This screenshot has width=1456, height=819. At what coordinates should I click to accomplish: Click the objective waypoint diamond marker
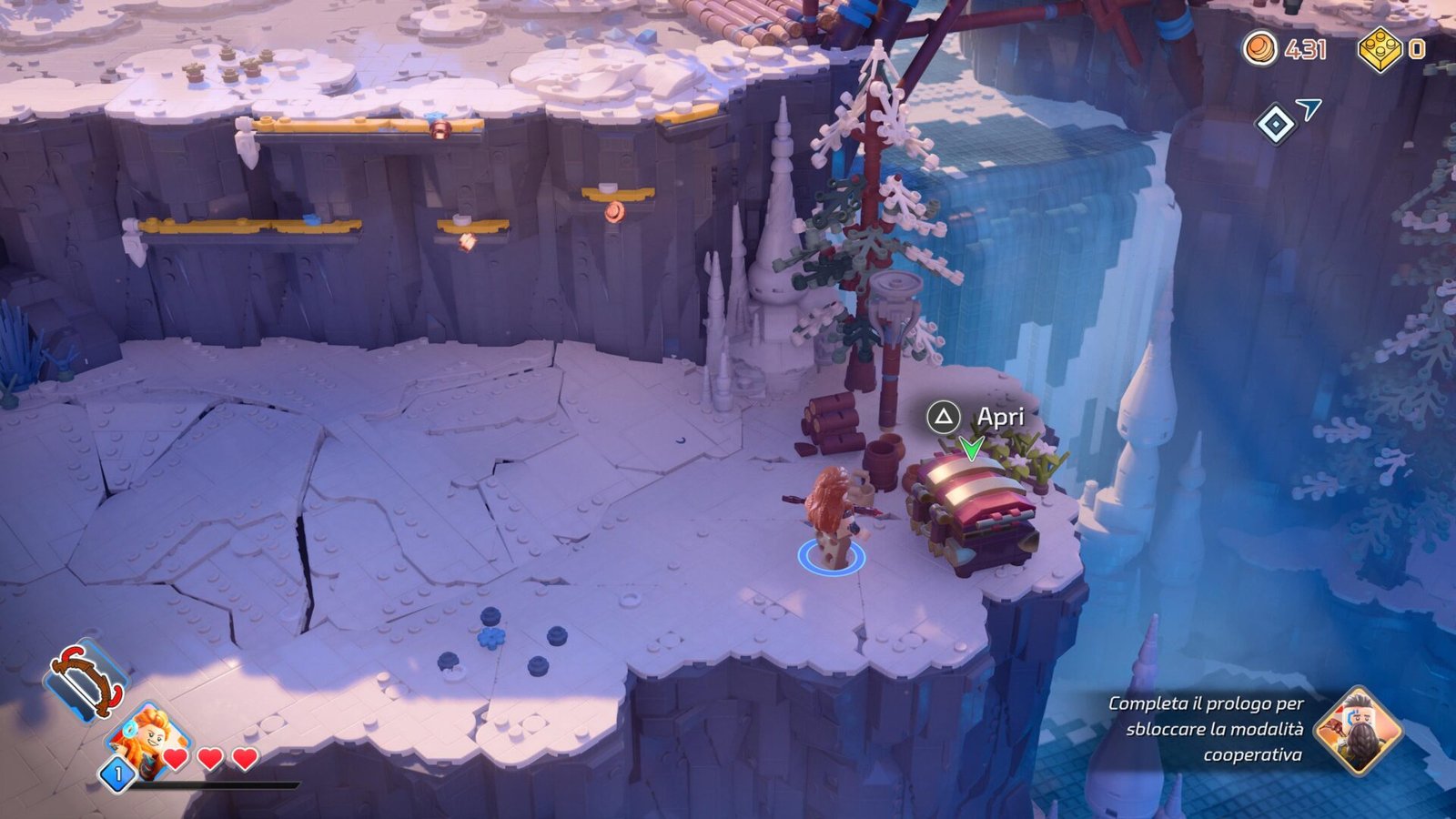(1275, 124)
